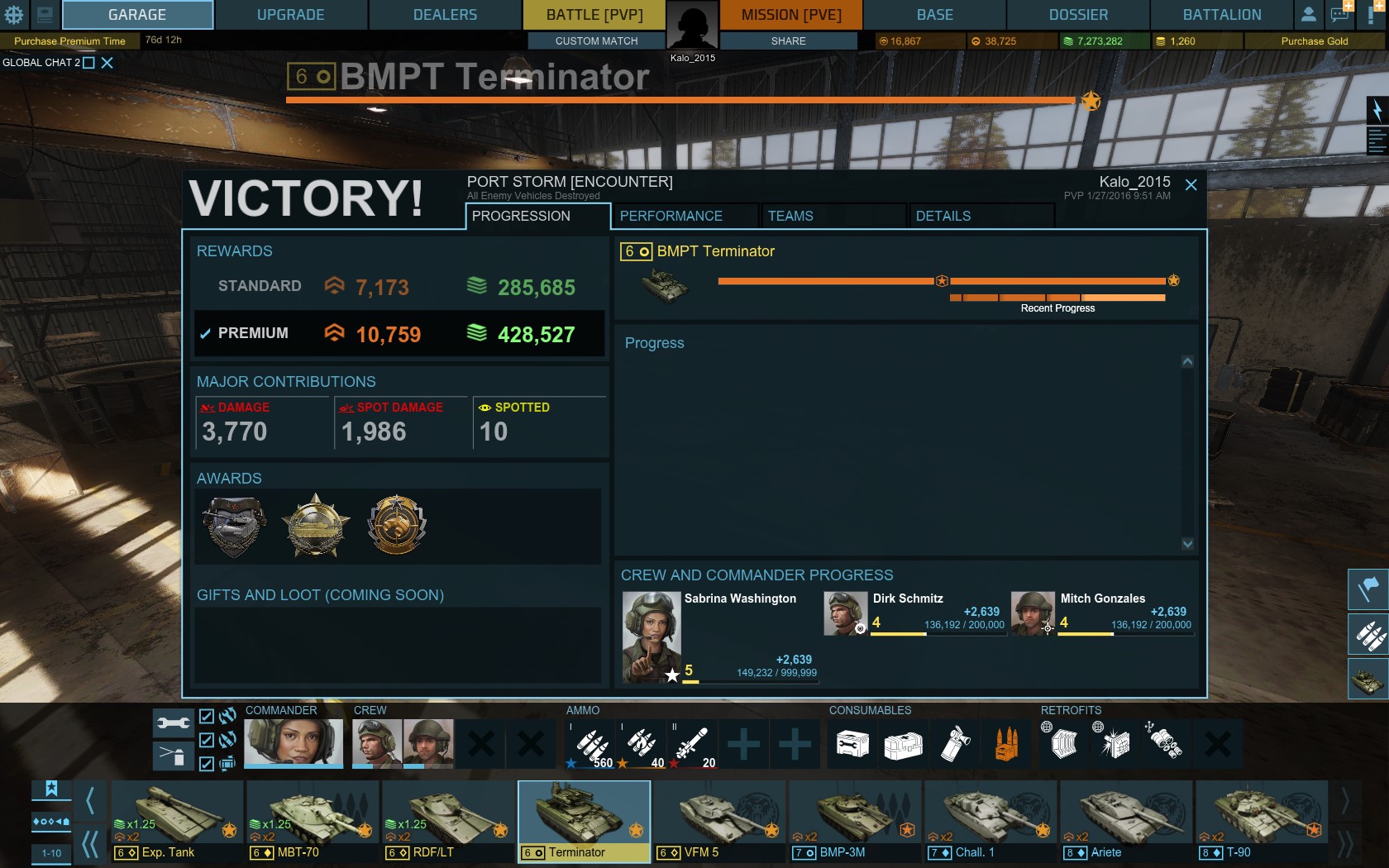1389x868 pixels.
Task: Open Mission [PVE] mode
Action: click(791, 15)
